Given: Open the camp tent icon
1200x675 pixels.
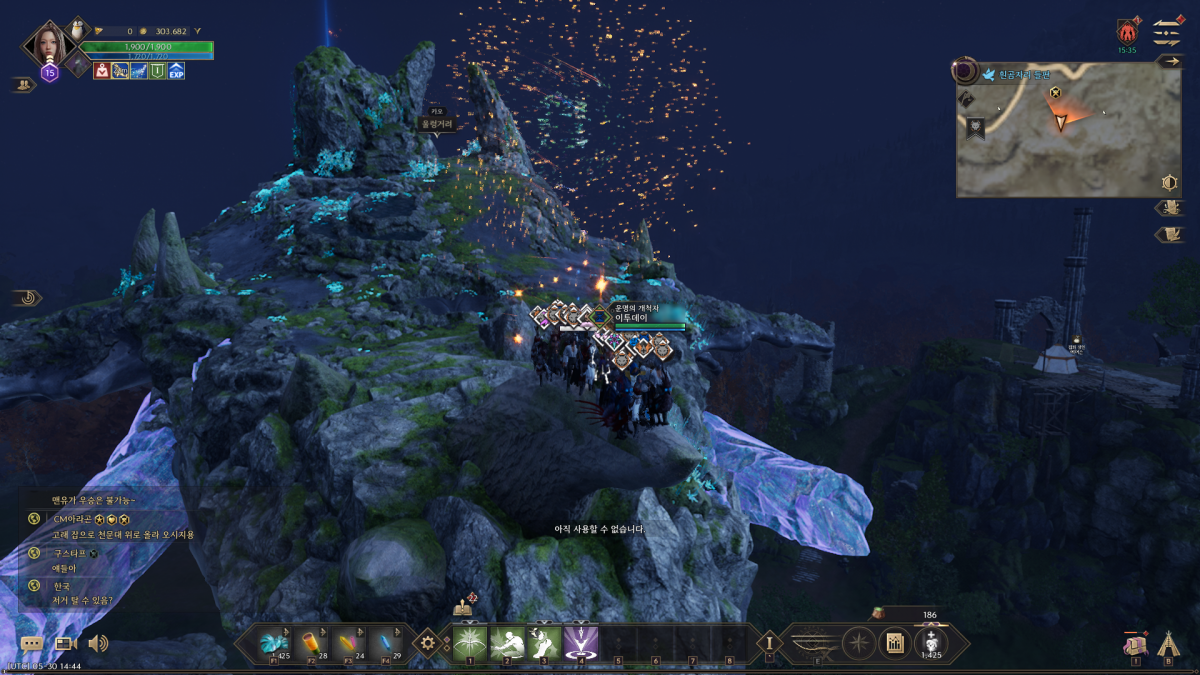Looking at the screenshot, I should 1167,643.
